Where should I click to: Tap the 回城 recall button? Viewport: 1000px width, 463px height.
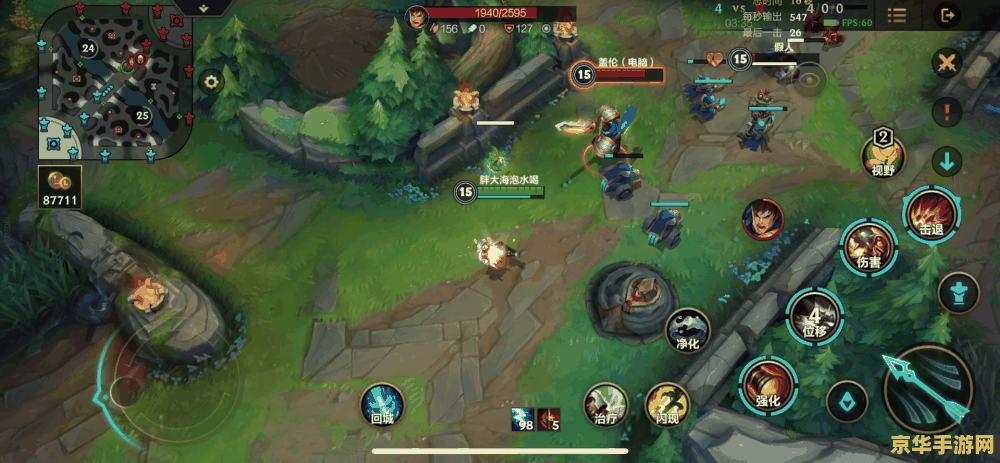(382, 405)
